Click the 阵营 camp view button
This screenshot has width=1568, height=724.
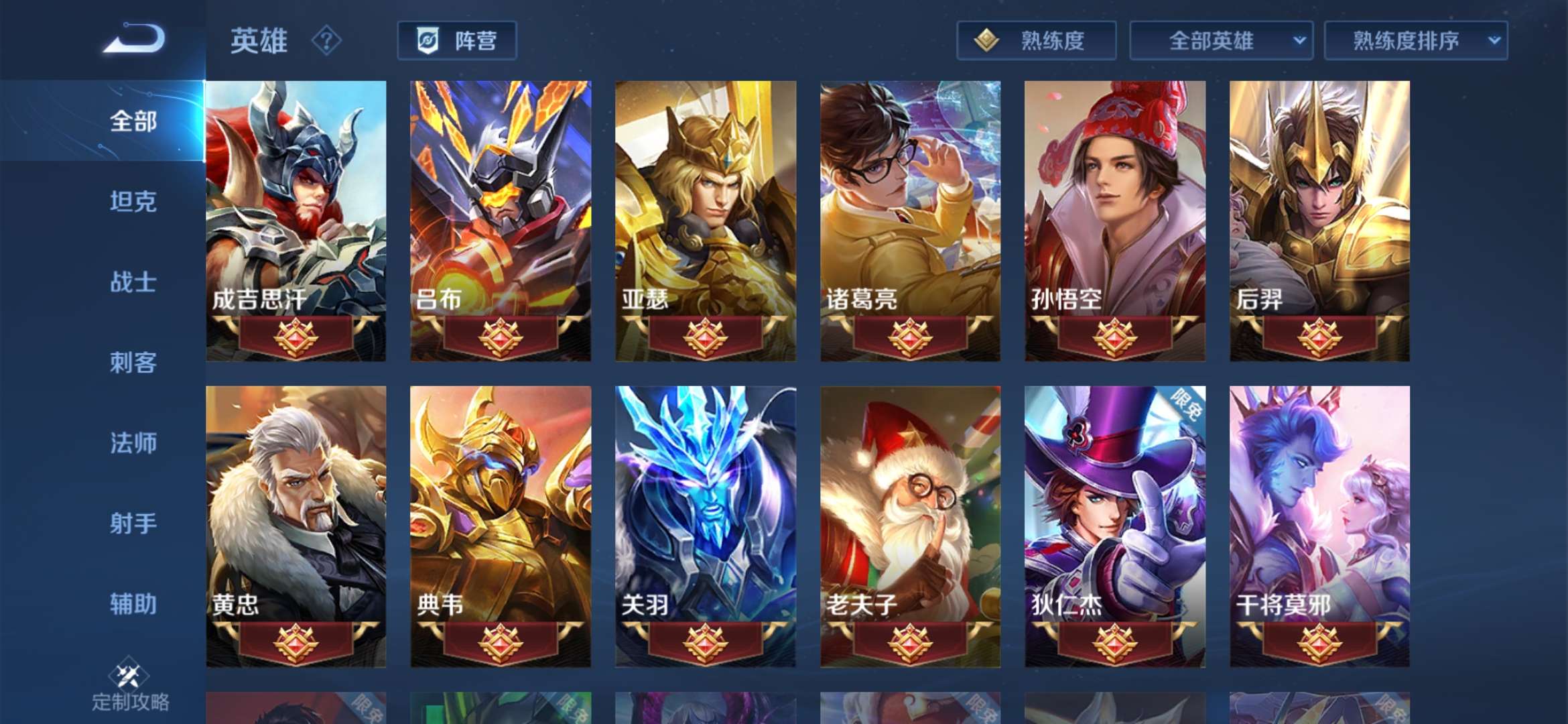[x=458, y=41]
